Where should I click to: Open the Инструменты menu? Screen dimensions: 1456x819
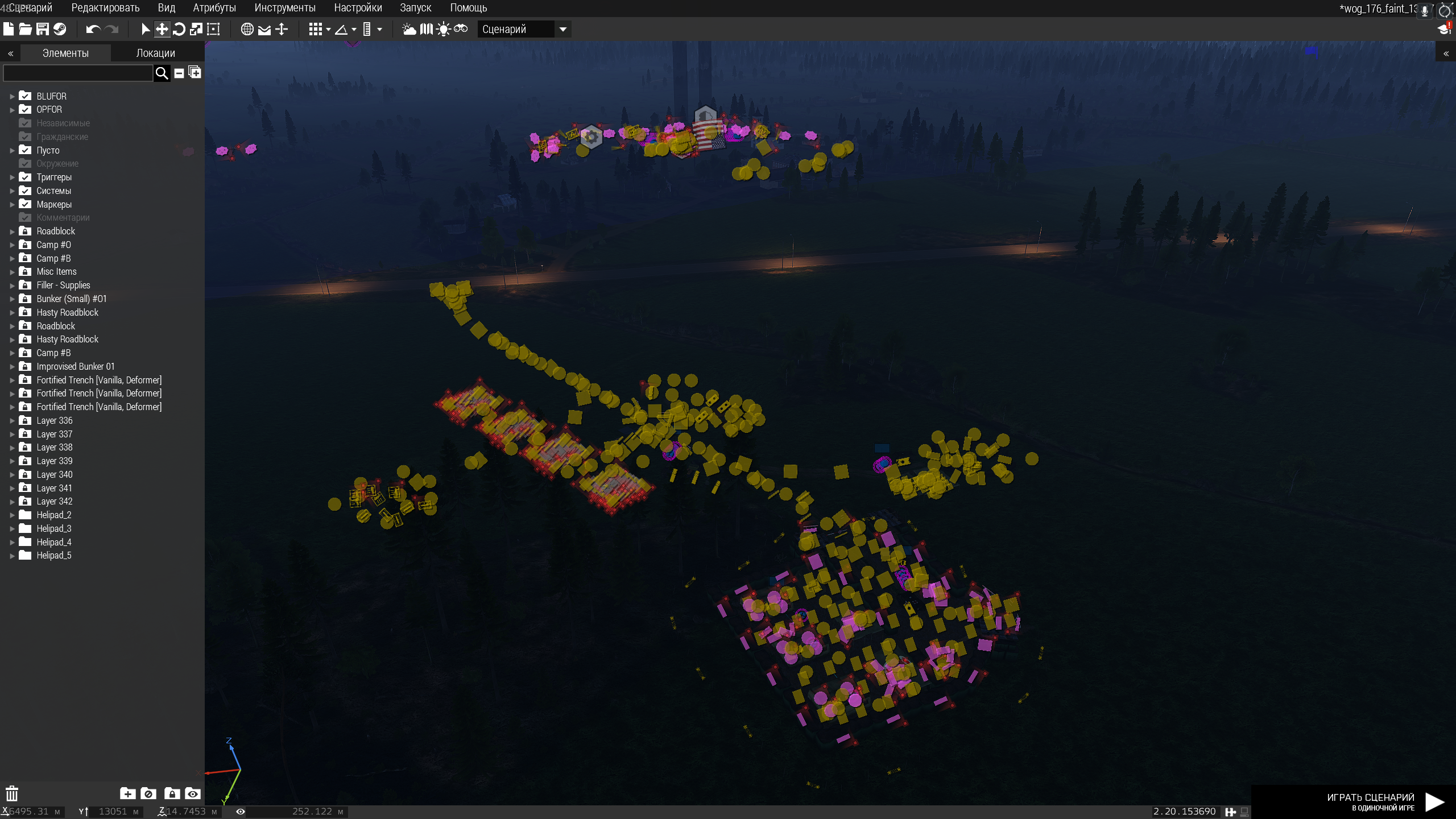(x=284, y=8)
